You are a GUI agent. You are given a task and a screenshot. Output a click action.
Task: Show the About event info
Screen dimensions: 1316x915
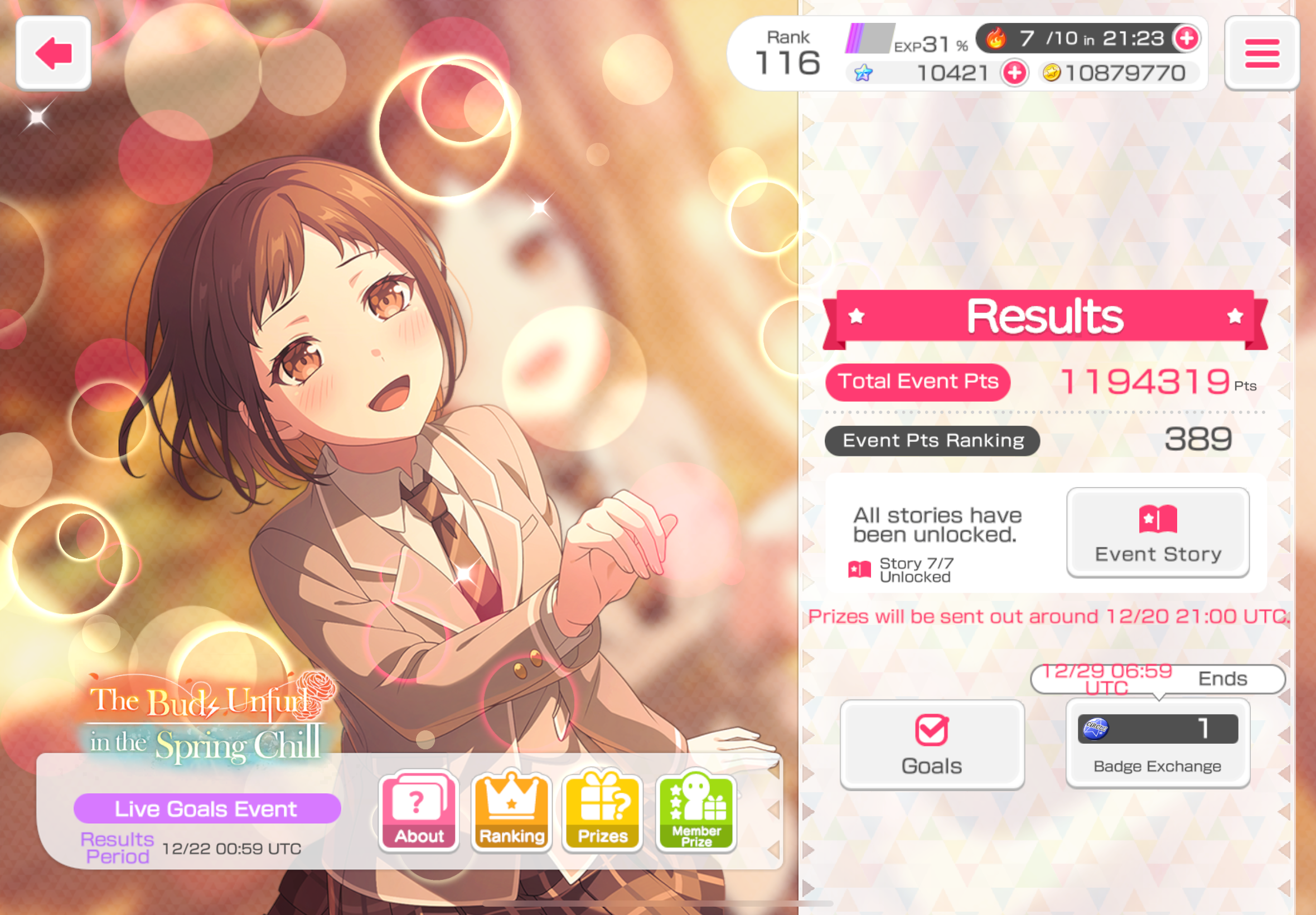tap(419, 811)
